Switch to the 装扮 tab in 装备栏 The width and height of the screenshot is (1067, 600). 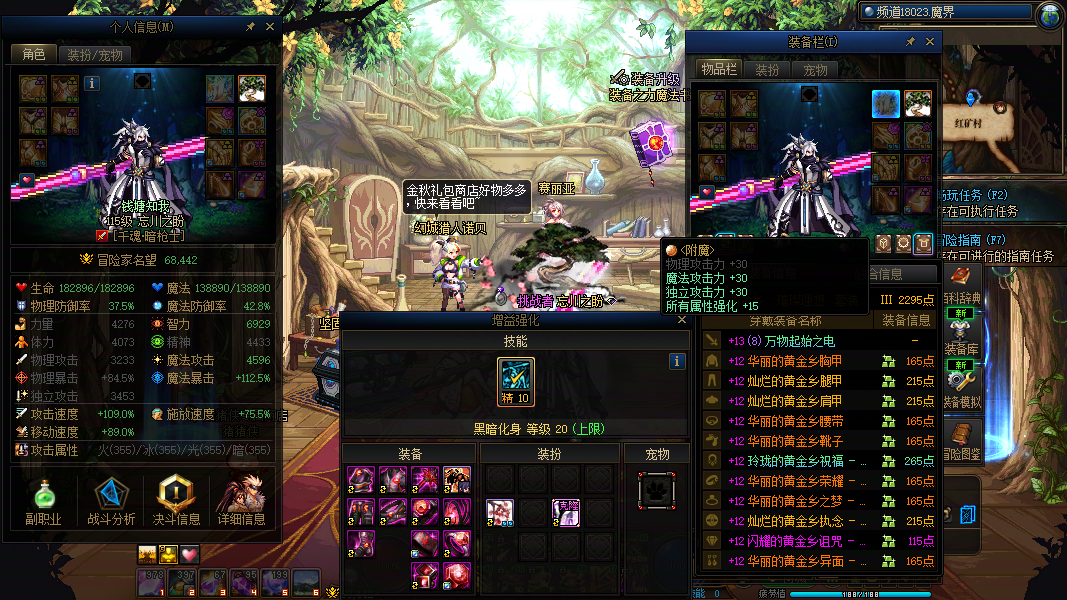767,70
